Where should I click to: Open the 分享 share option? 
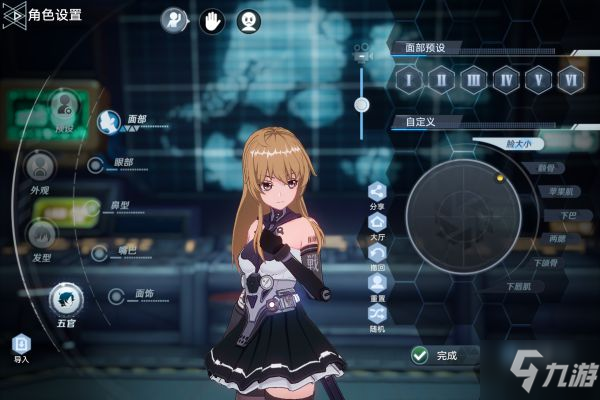click(377, 191)
